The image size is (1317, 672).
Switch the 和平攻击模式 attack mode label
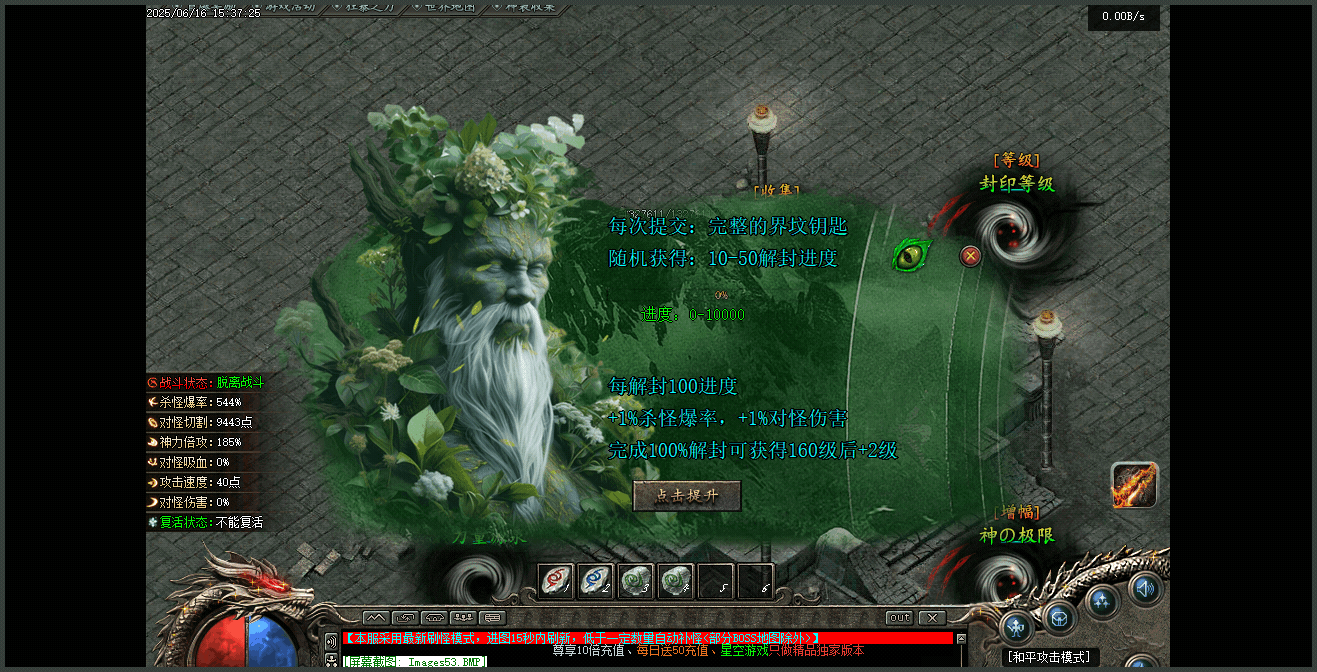pos(1048,657)
